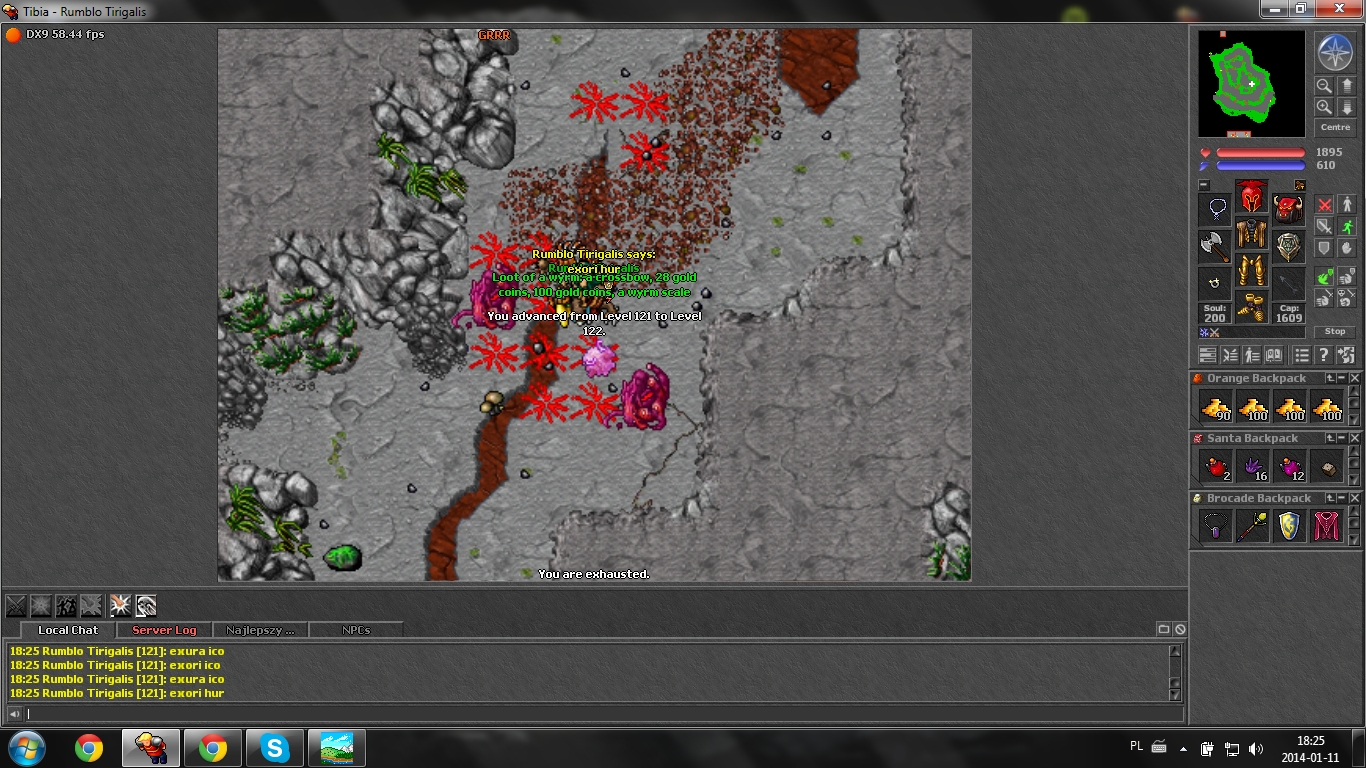
Task: Close the Orange Backpack window
Action: 1355,378
